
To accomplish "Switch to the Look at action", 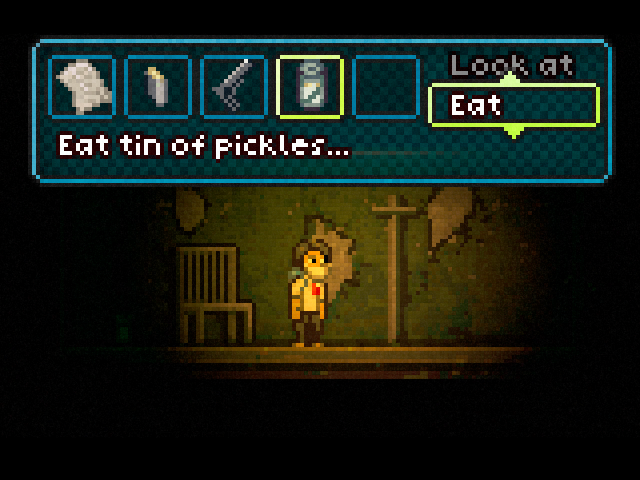I will (x=512, y=66).
